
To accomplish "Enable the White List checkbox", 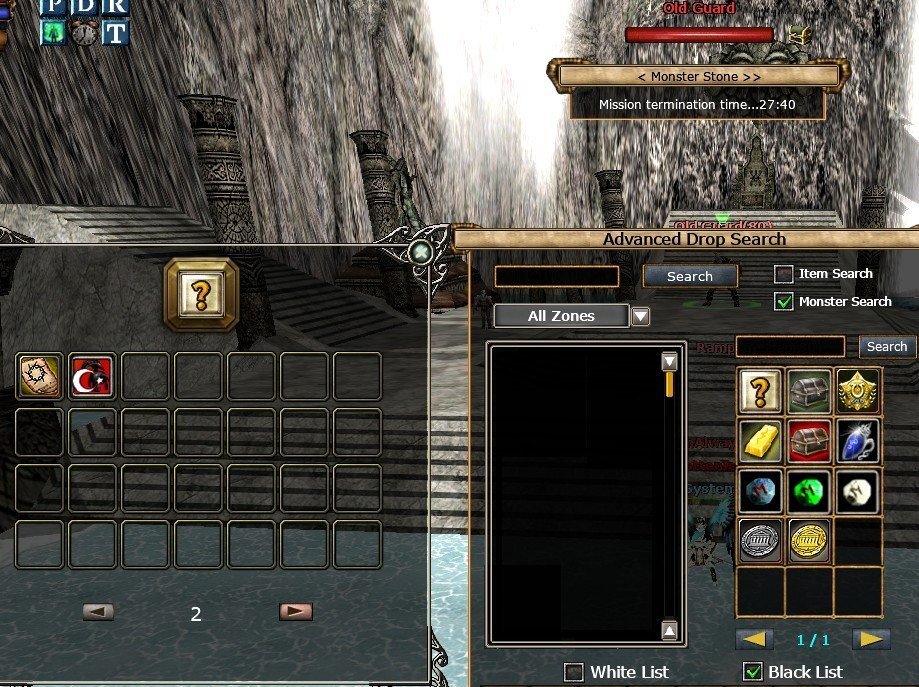I will 574,672.
